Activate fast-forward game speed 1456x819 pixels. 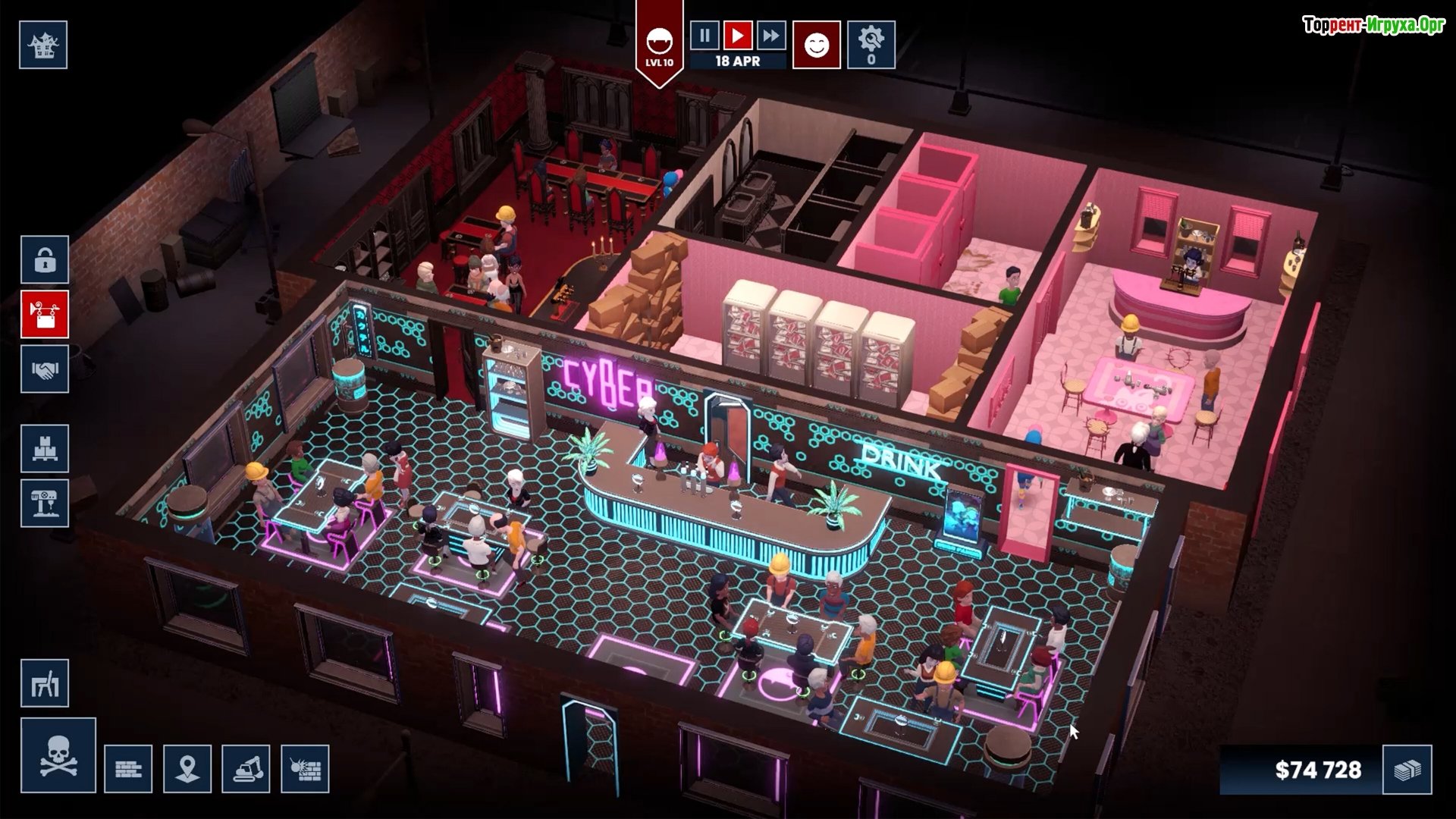770,36
